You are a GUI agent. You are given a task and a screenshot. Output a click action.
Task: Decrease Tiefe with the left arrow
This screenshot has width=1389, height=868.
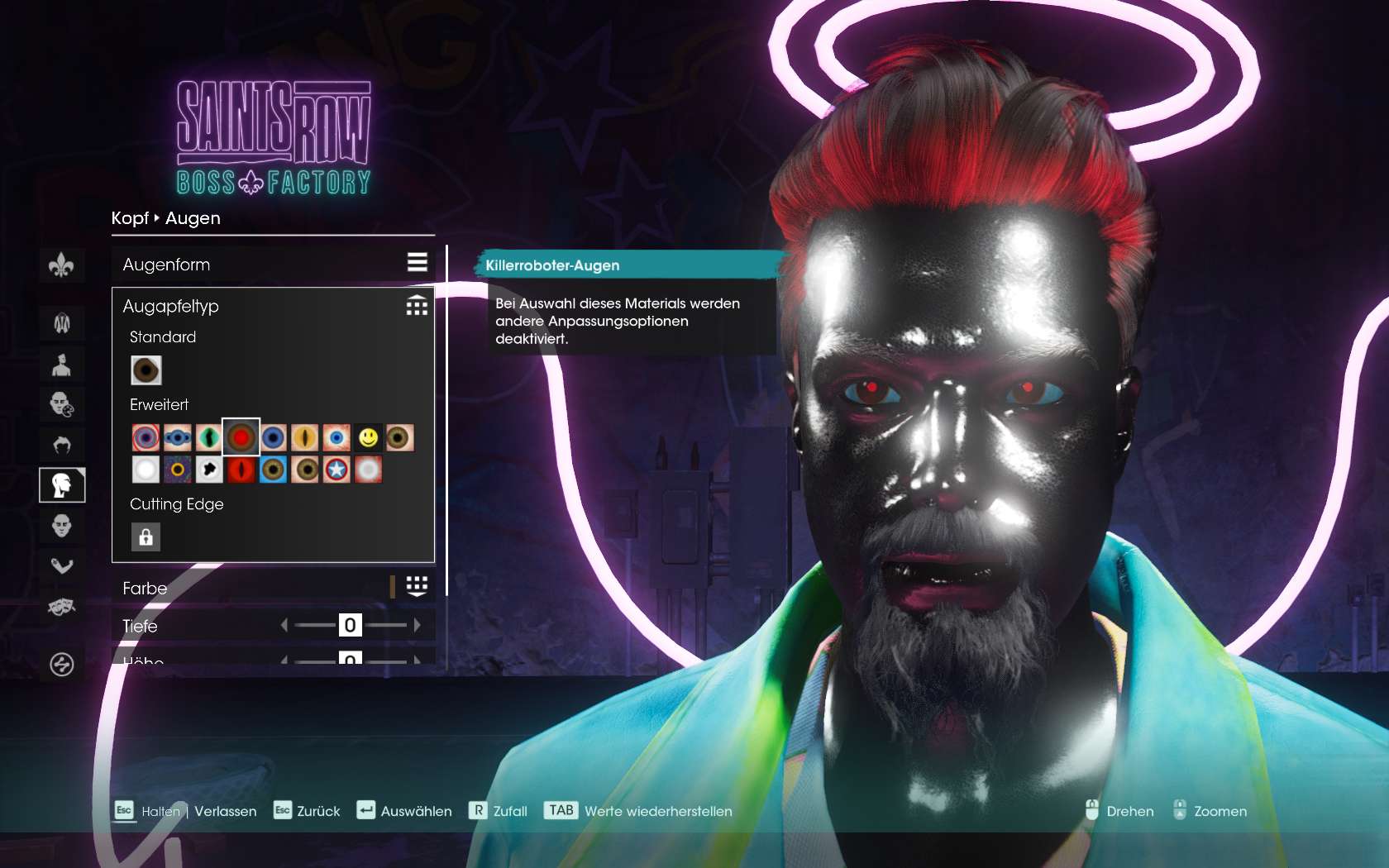tap(284, 626)
